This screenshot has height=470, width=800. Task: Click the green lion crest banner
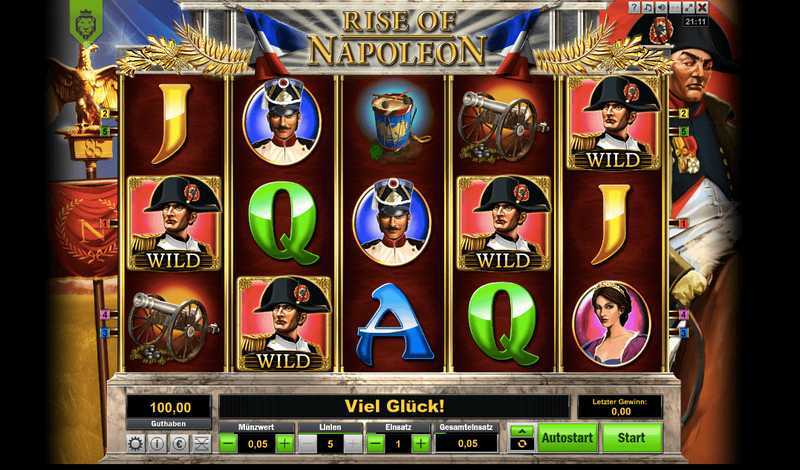[x=85, y=19]
